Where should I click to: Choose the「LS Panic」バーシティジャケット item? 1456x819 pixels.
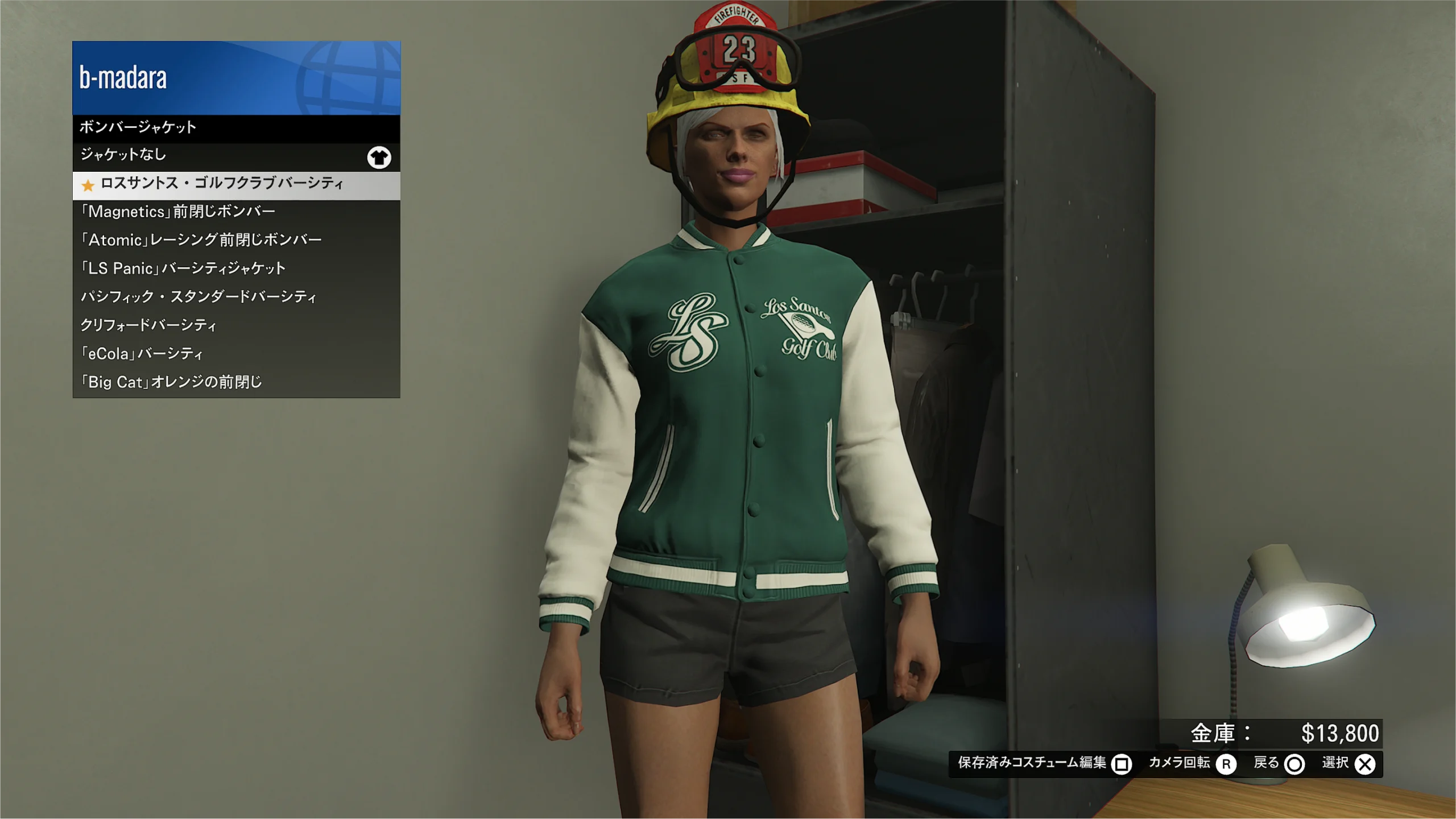click(236, 269)
